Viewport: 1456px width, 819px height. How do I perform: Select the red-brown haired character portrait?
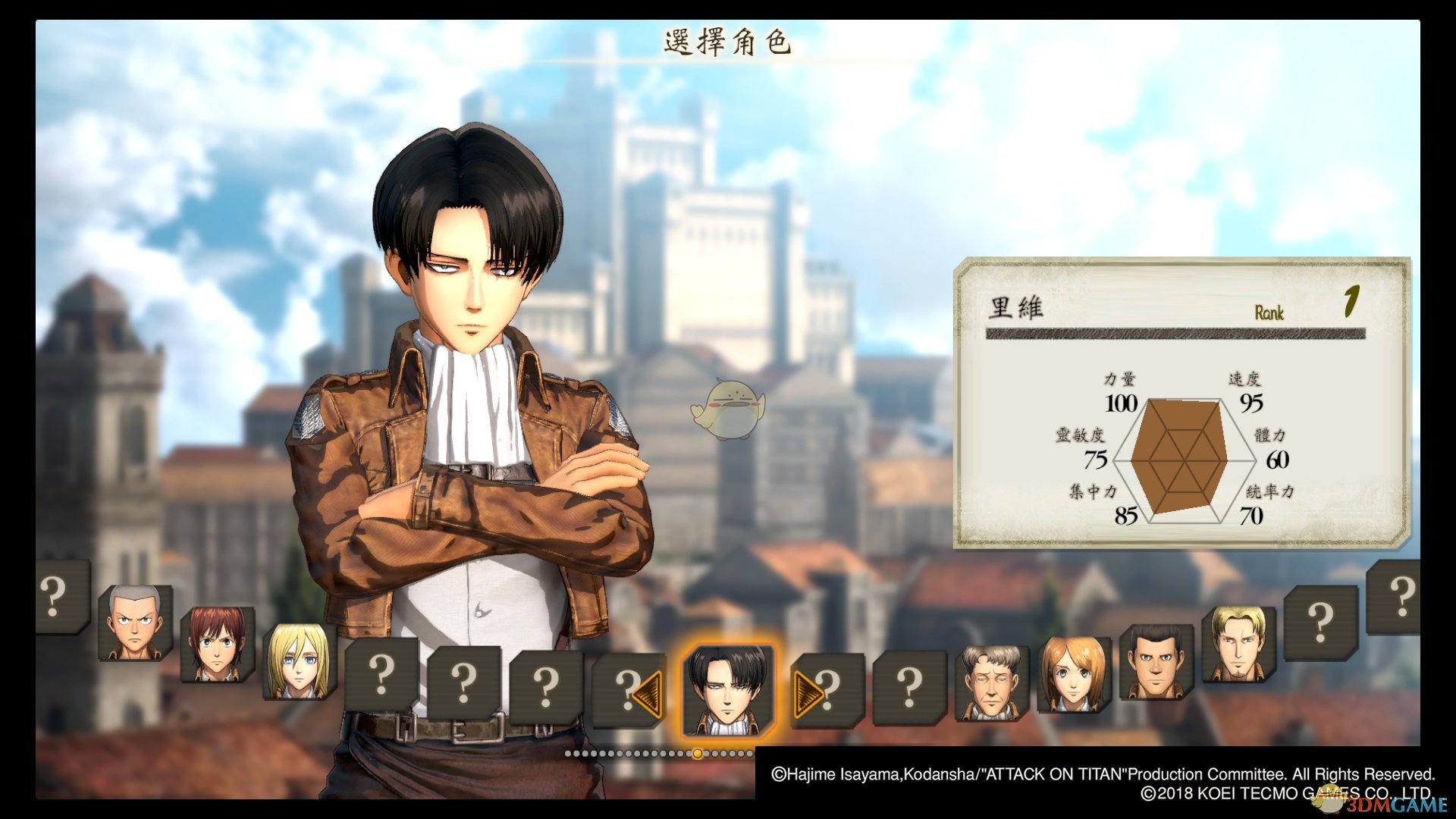(x=216, y=644)
